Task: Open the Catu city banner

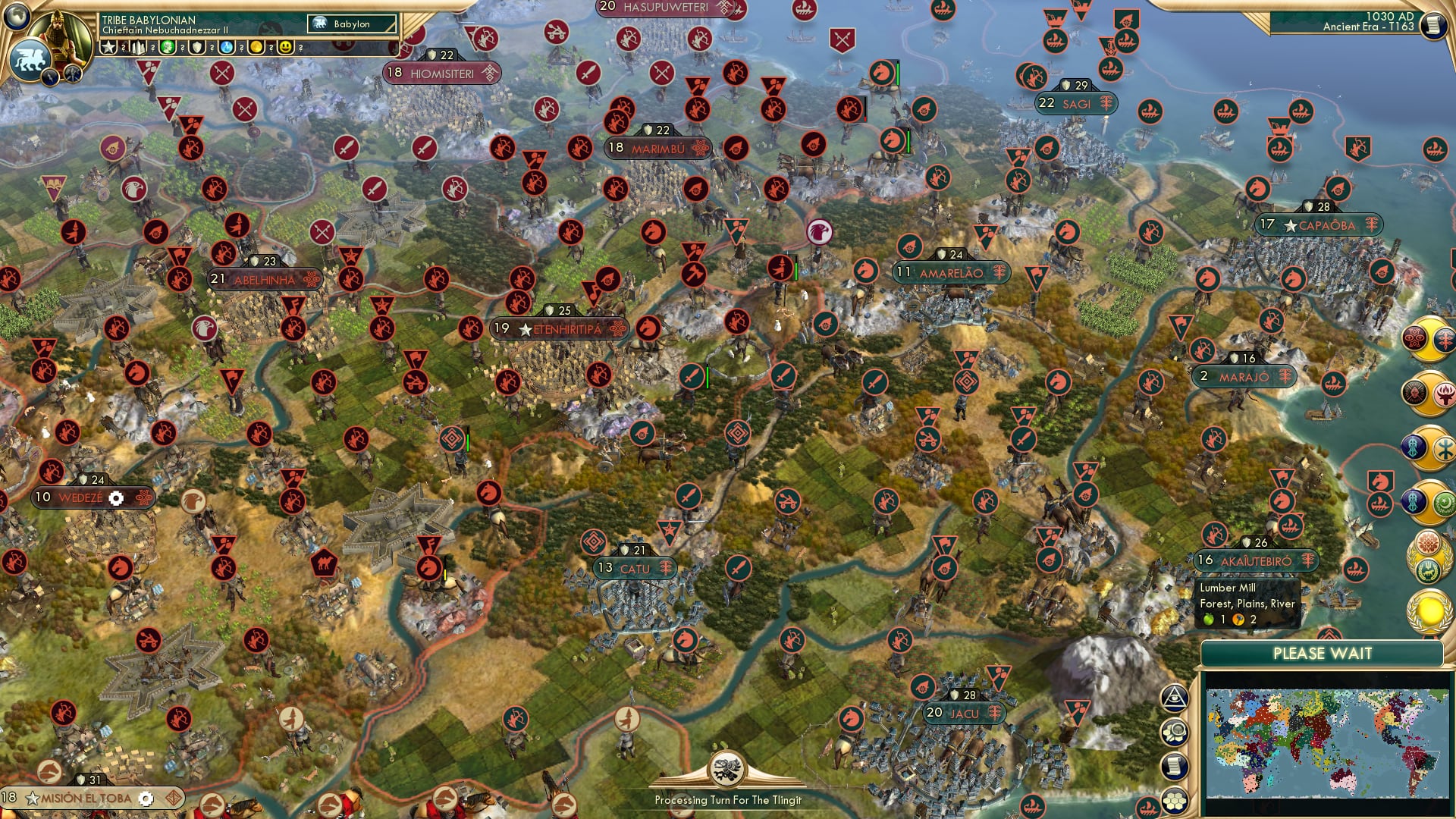Action: pyautogui.click(x=636, y=568)
